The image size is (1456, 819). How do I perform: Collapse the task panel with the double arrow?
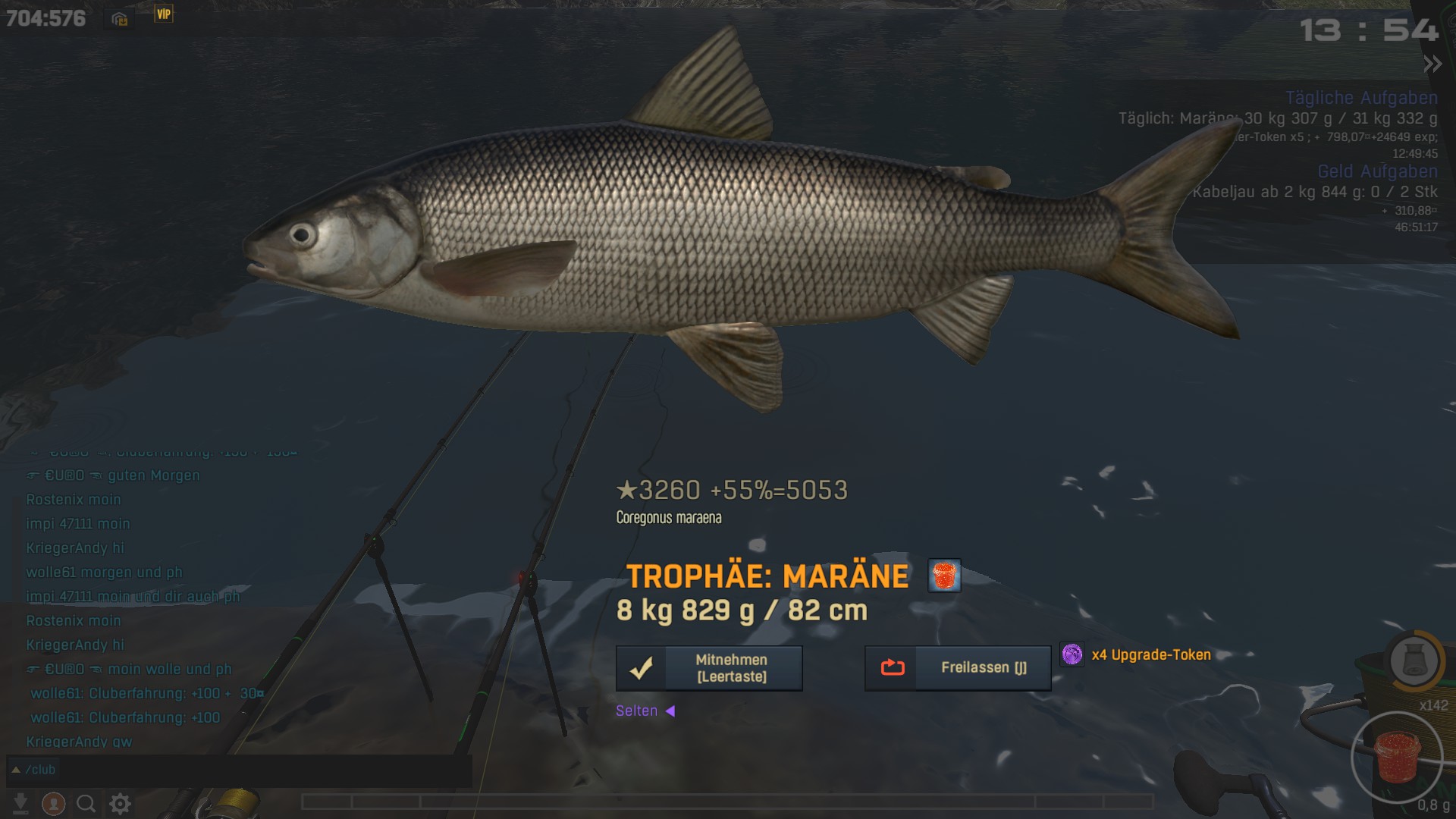pos(1432,64)
